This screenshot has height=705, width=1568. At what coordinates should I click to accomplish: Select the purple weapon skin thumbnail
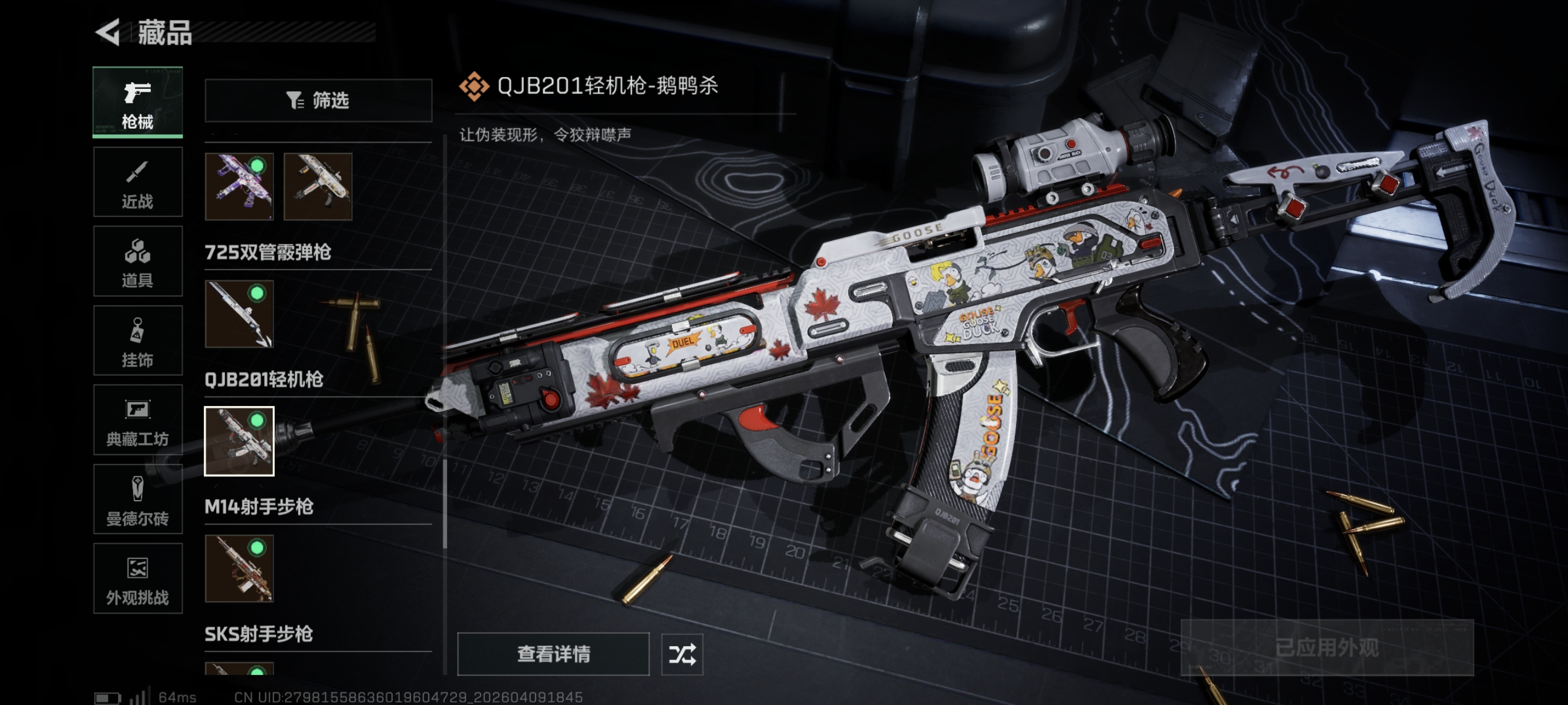(239, 186)
